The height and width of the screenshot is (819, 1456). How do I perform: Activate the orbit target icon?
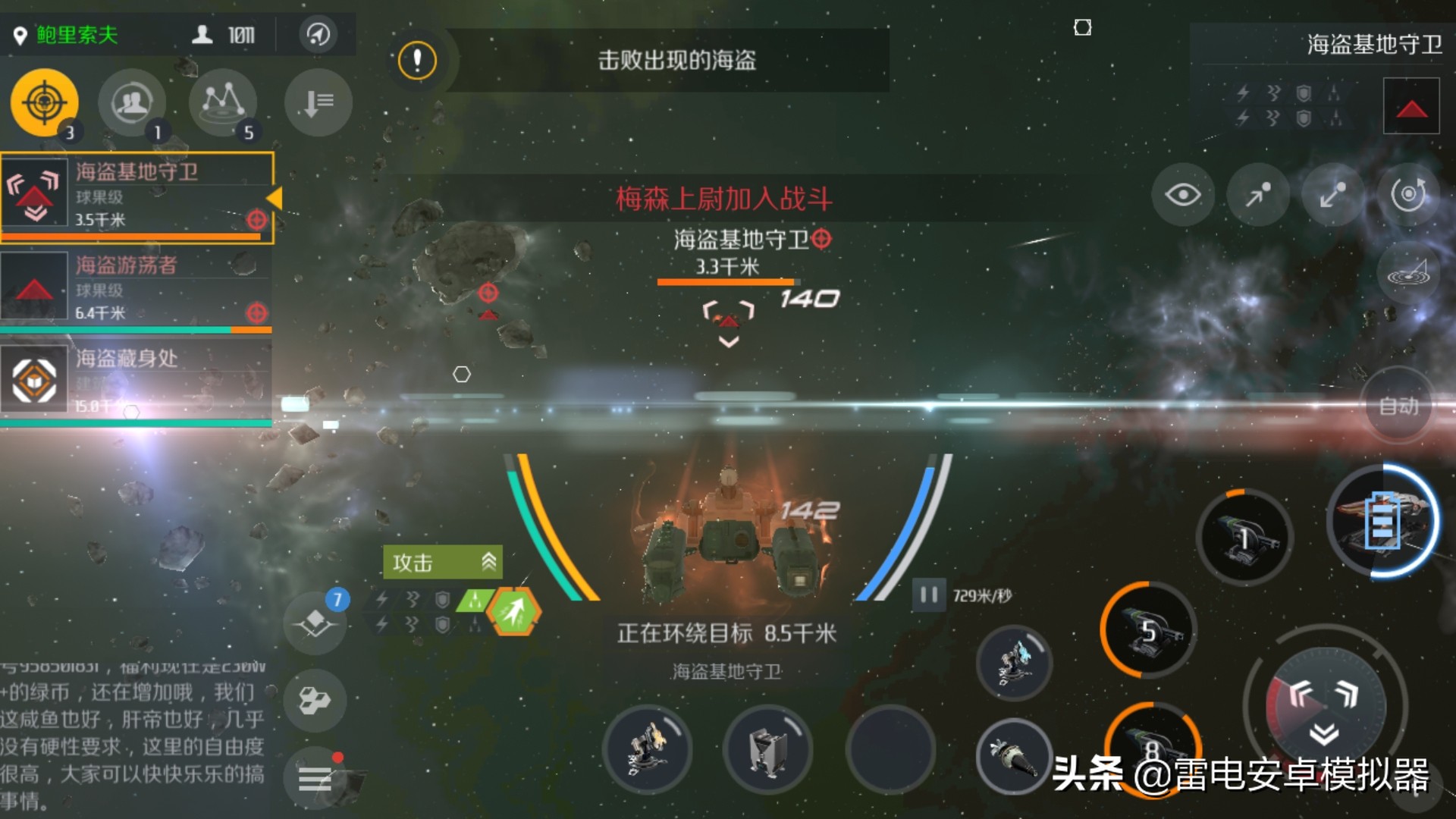(x=1407, y=194)
